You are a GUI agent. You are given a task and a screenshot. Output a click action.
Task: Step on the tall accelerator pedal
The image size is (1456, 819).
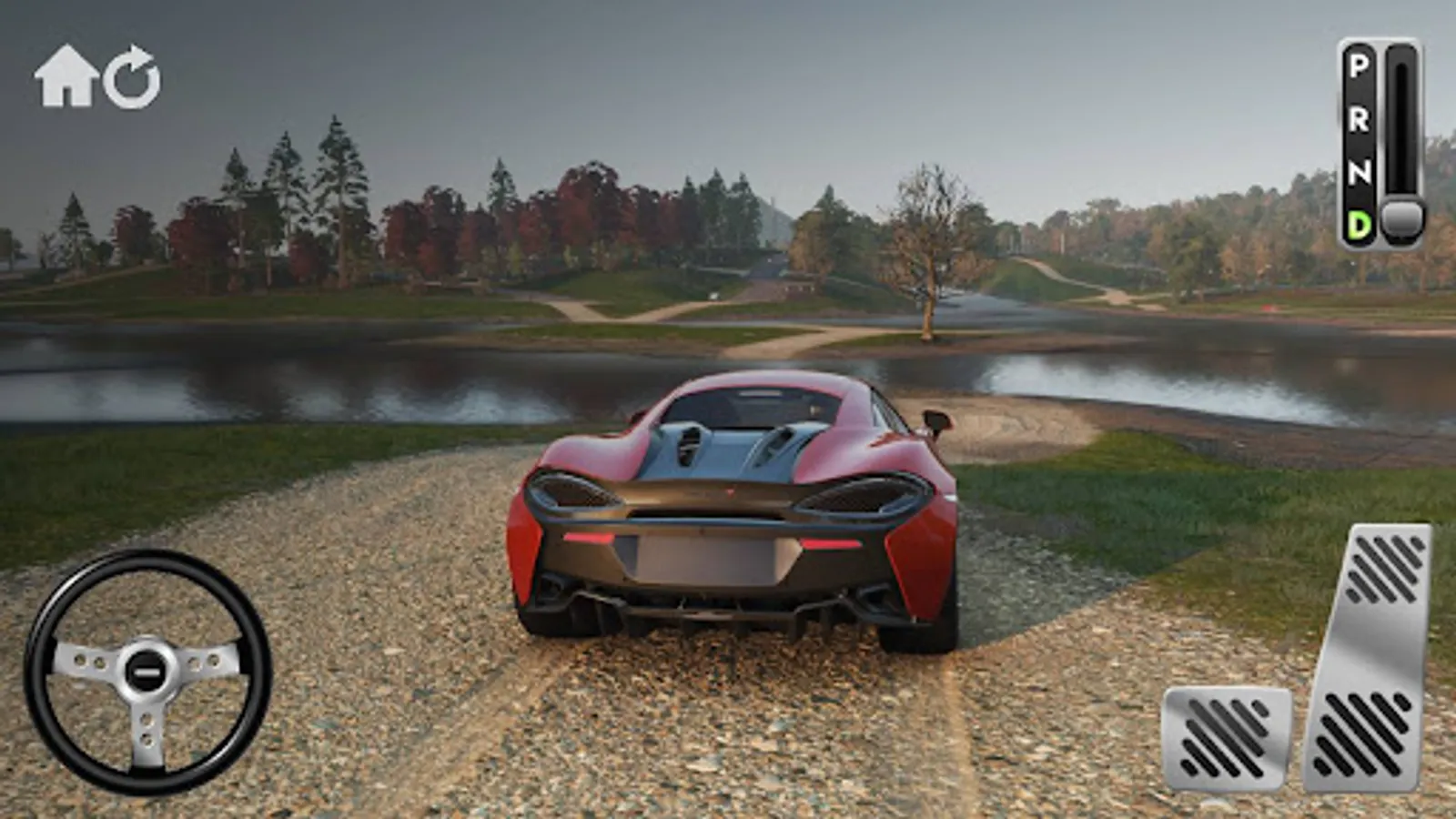tap(1369, 657)
